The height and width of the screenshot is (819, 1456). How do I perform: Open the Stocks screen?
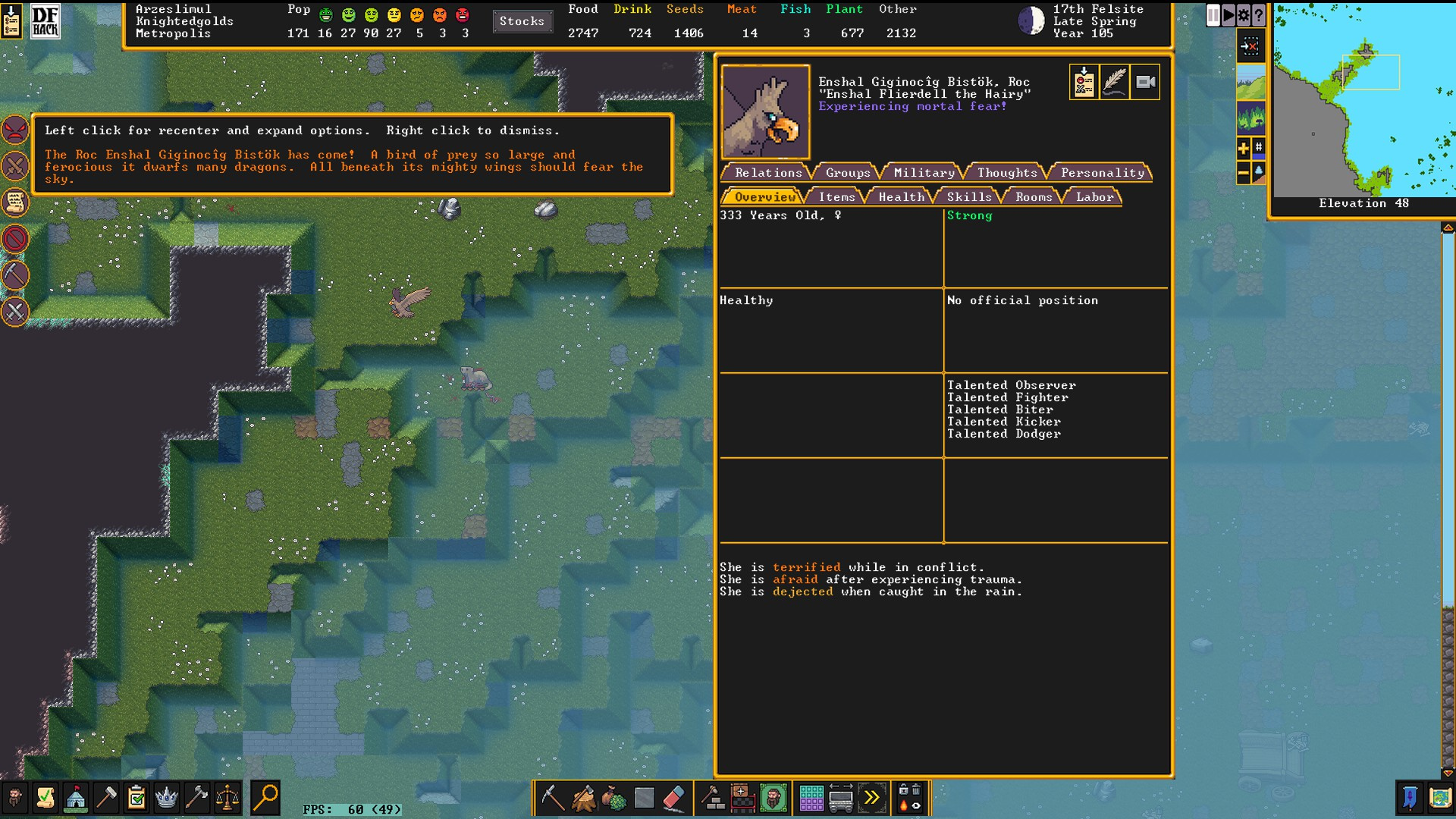tap(522, 21)
